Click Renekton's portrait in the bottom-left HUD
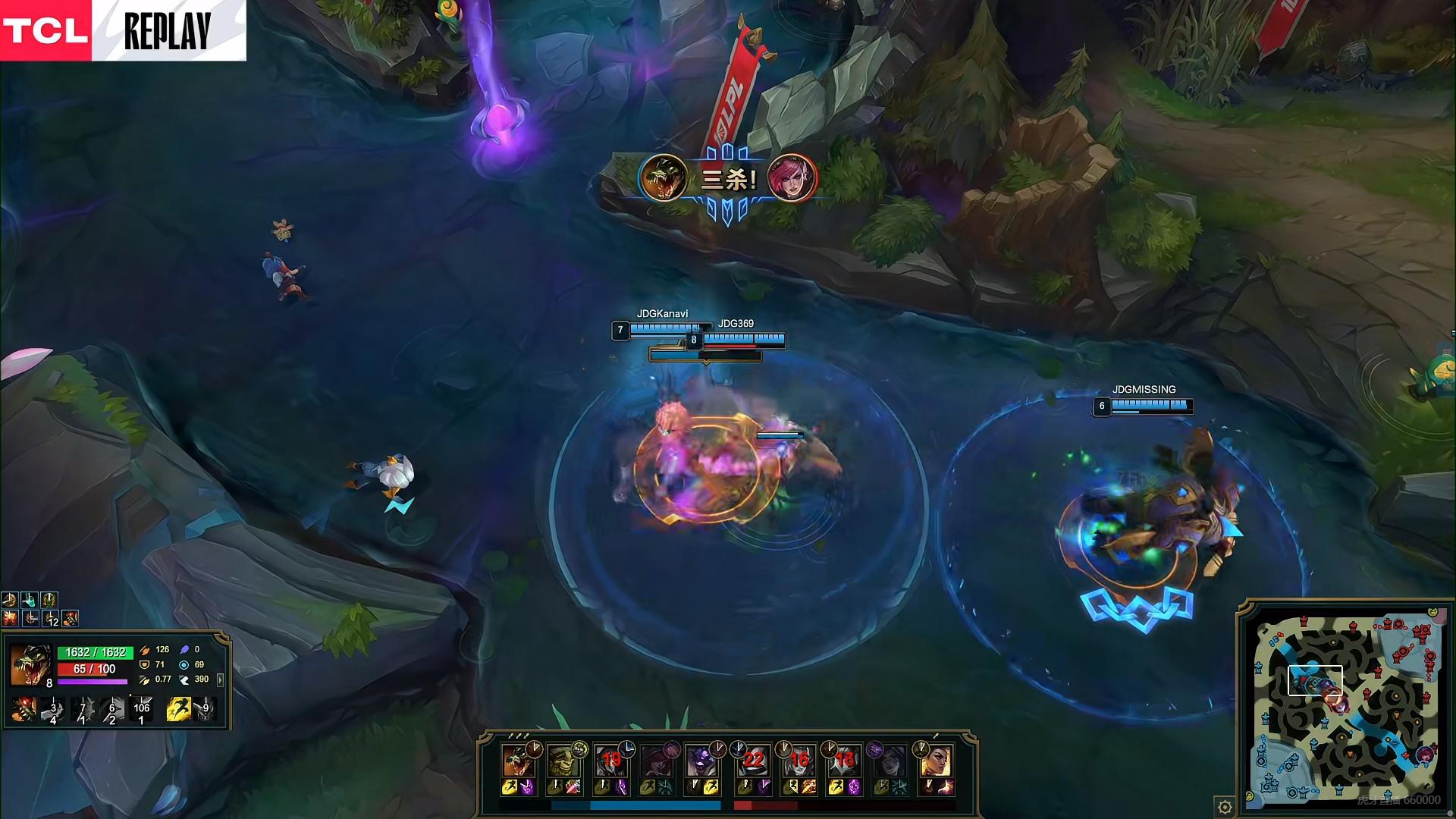This screenshot has width=1456, height=819. coord(30,664)
